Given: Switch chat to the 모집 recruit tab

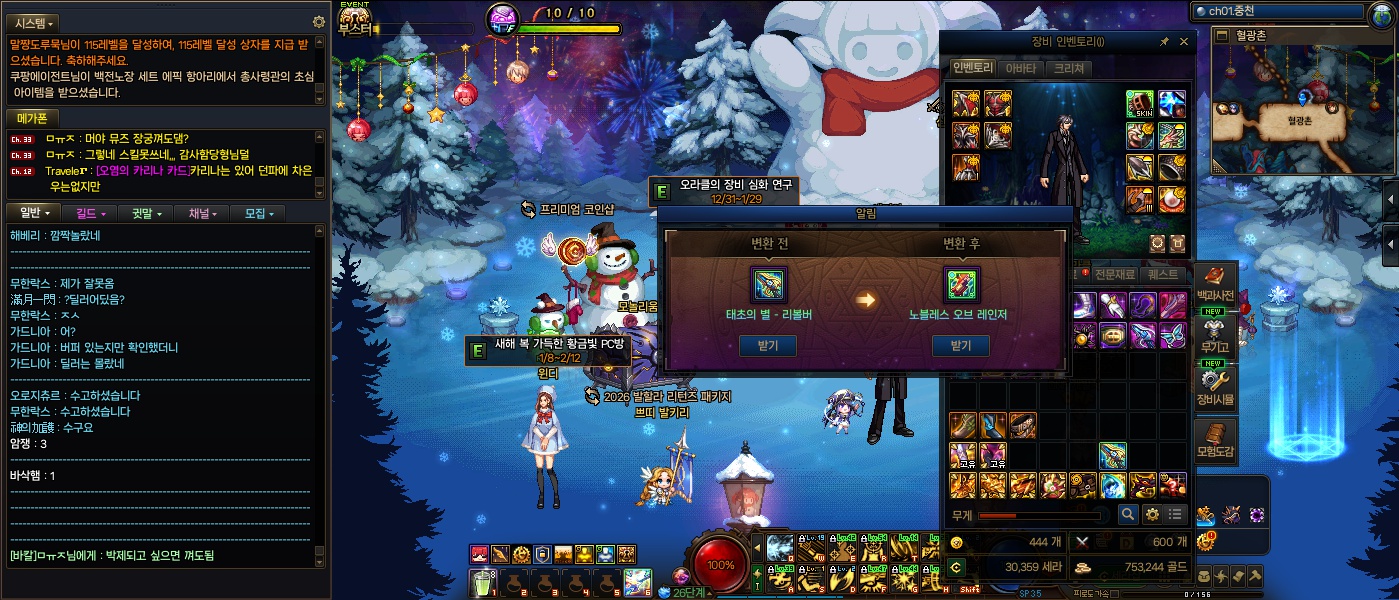Looking at the screenshot, I should coord(257,213).
